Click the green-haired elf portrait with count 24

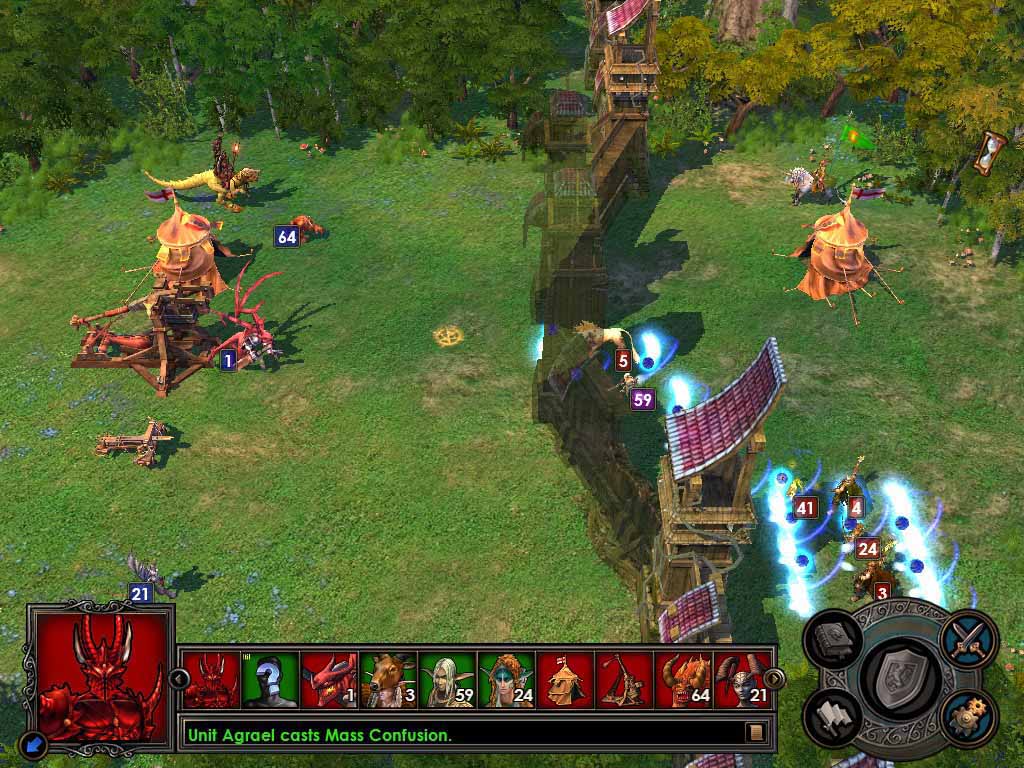pos(506,680)
